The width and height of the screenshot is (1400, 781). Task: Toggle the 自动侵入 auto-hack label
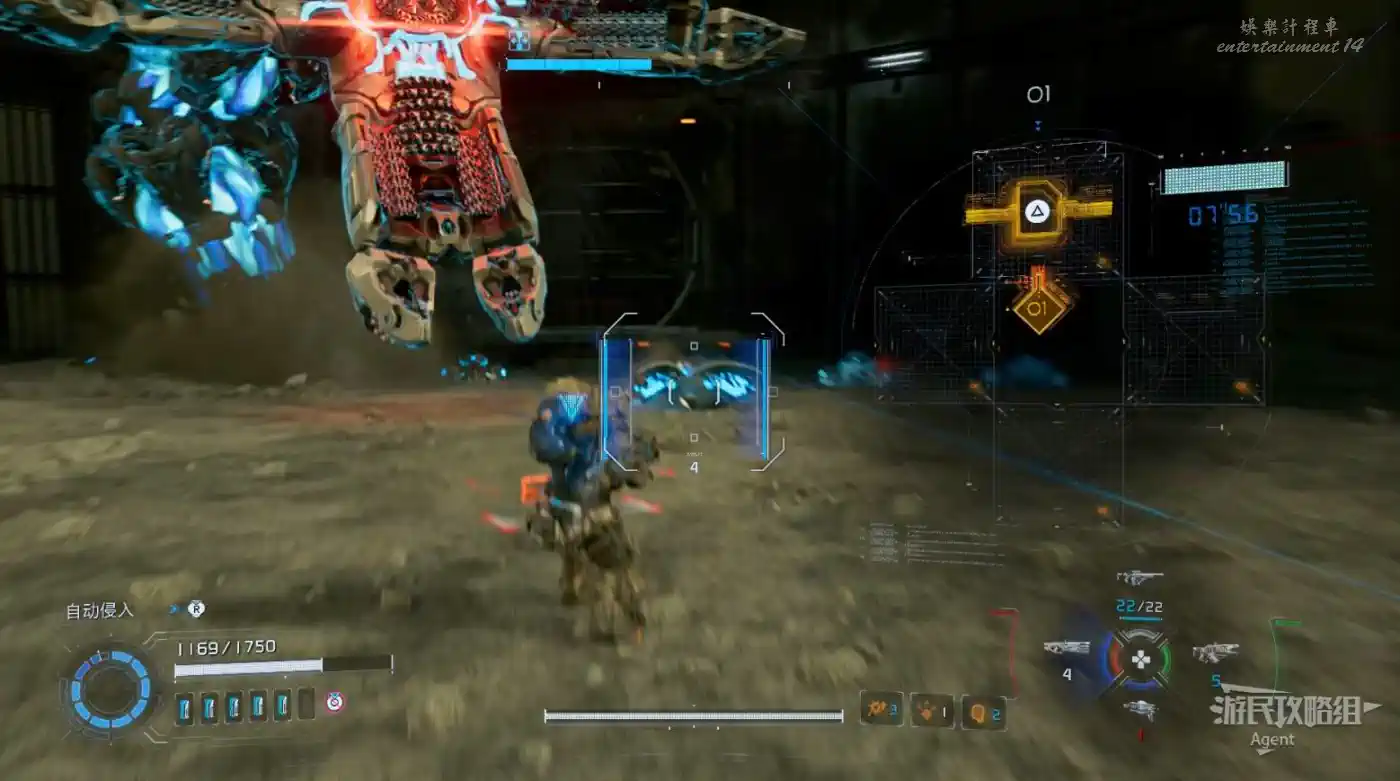point(100,610)
